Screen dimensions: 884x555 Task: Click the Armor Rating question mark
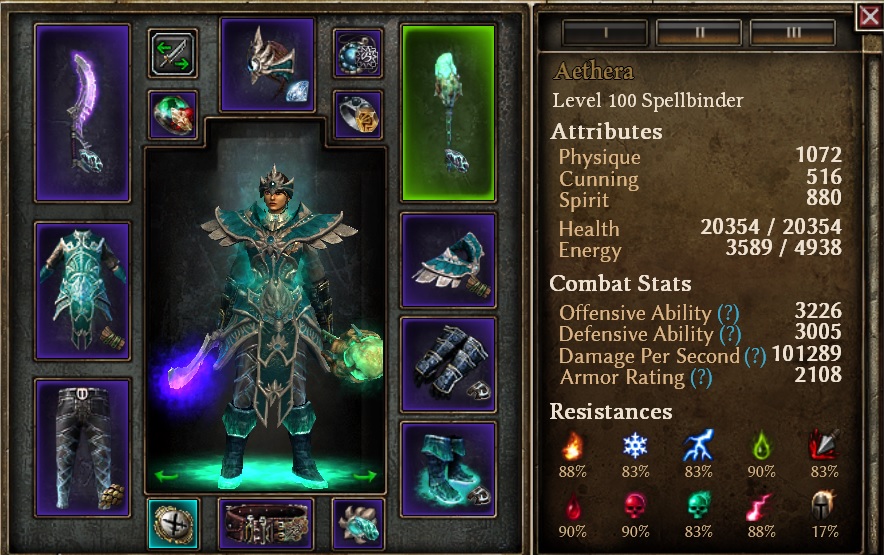[x=701, y=377]
